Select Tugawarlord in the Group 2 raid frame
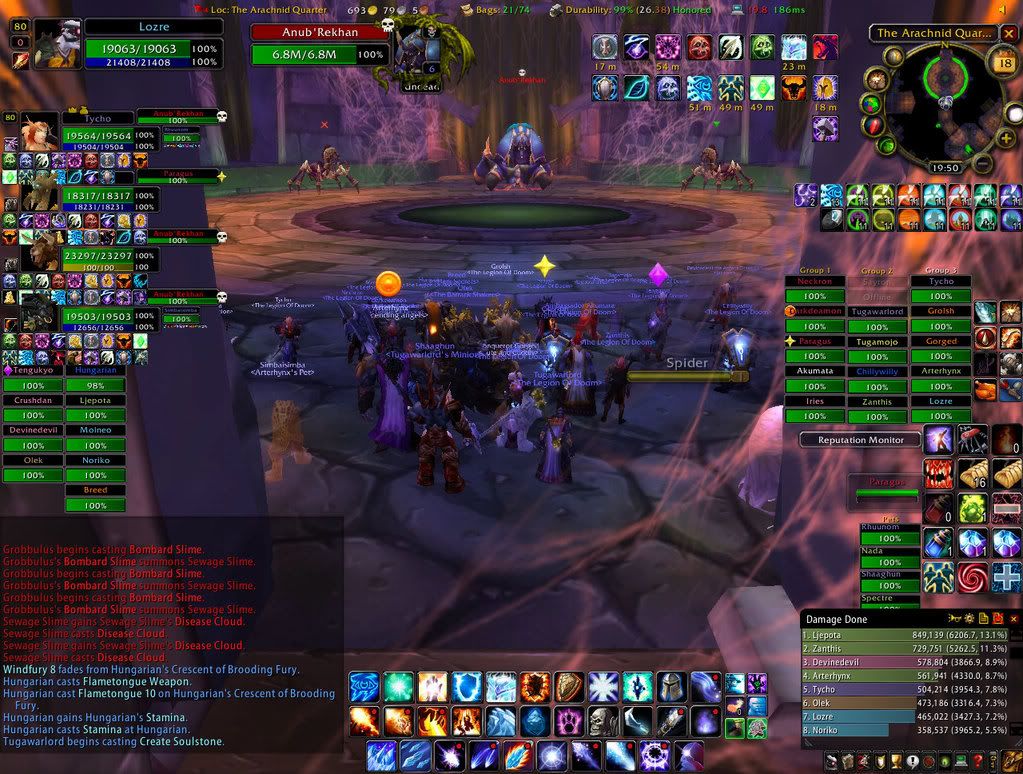 876,312
